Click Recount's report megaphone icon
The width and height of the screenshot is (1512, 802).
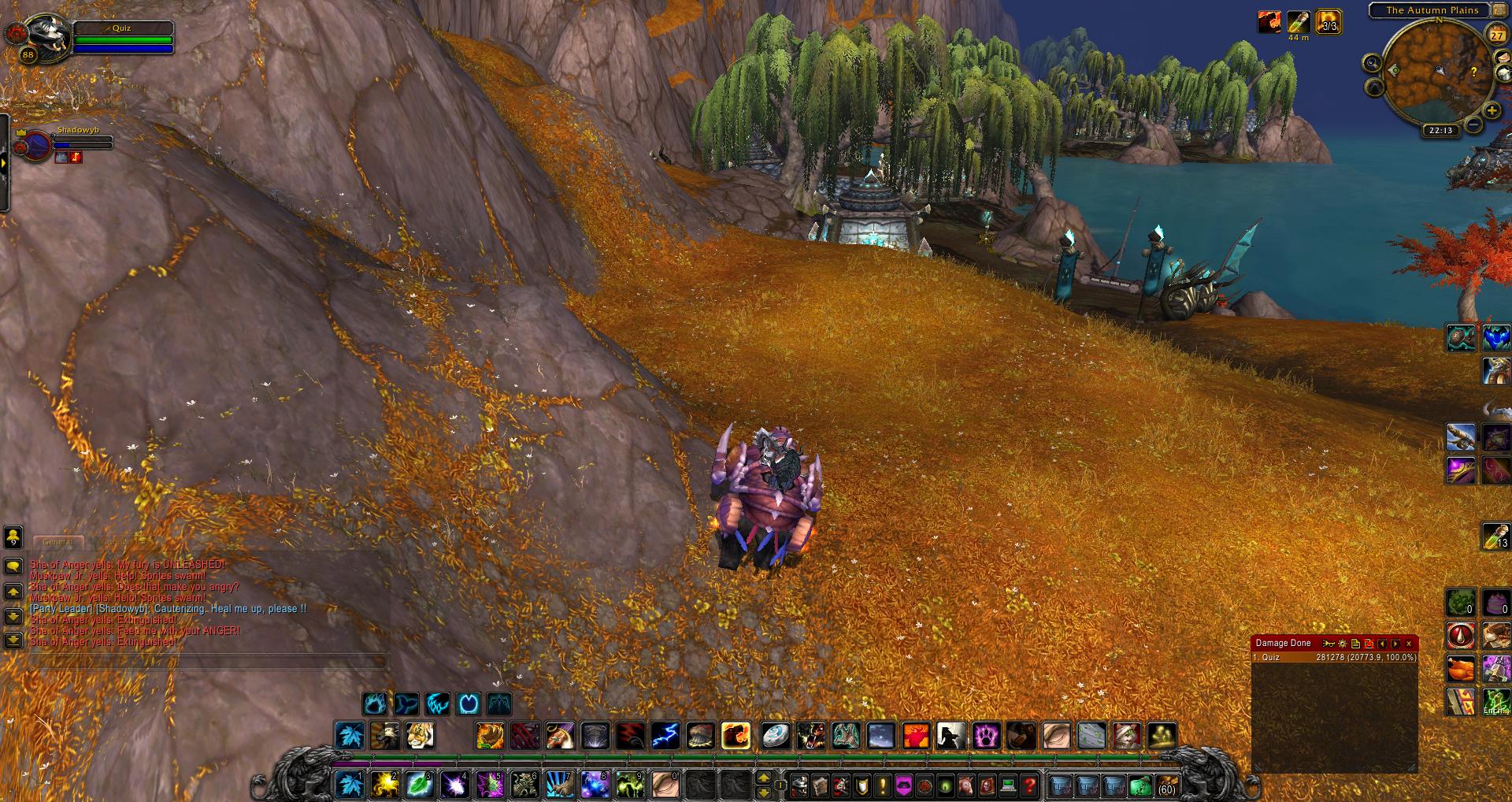pyautogui.click(x=1328, y=643)
